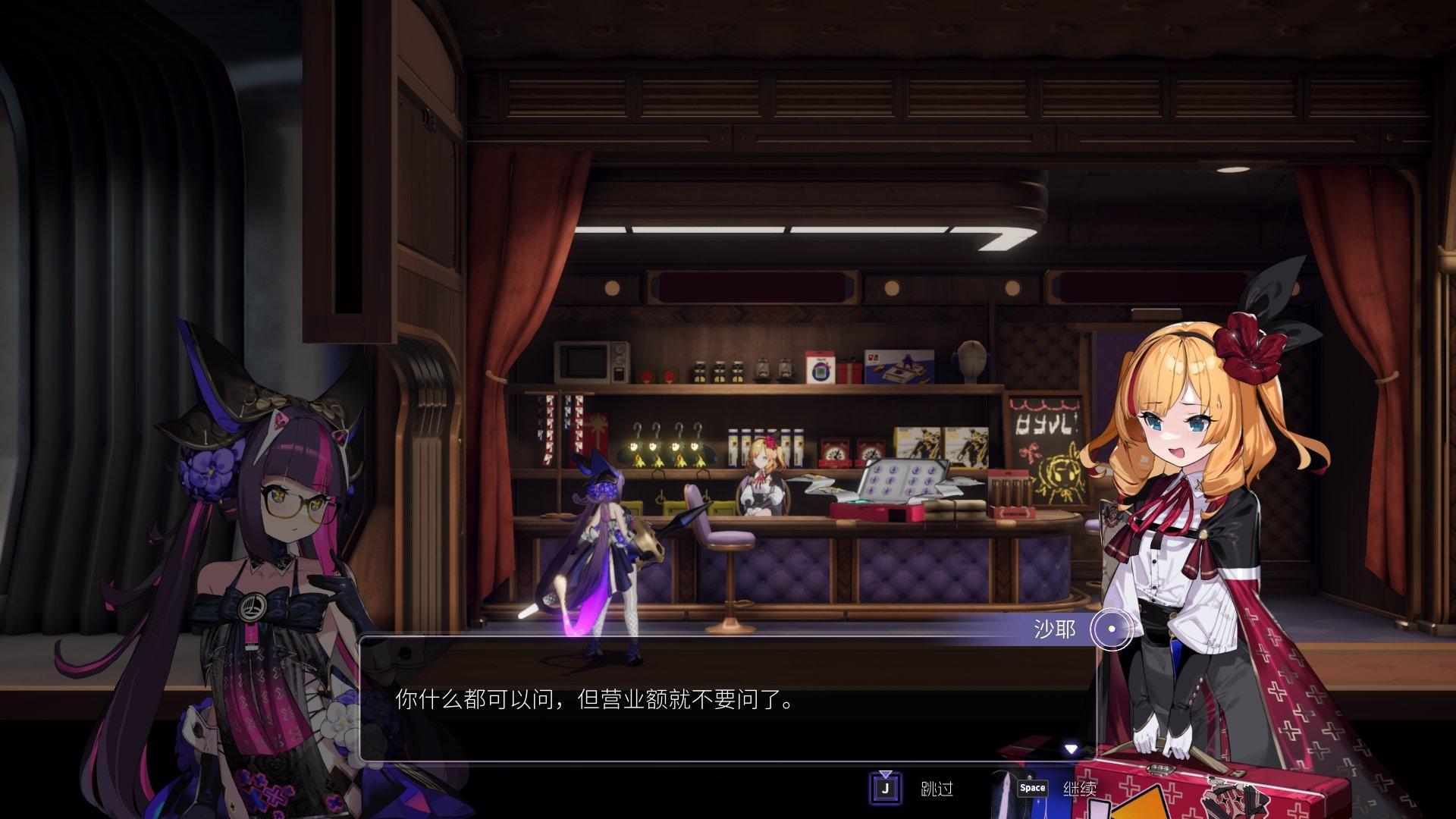Continue the dialogue via the 继续 label
This screenshot has width=1456, height=819.
click(x=1079, y=789)
